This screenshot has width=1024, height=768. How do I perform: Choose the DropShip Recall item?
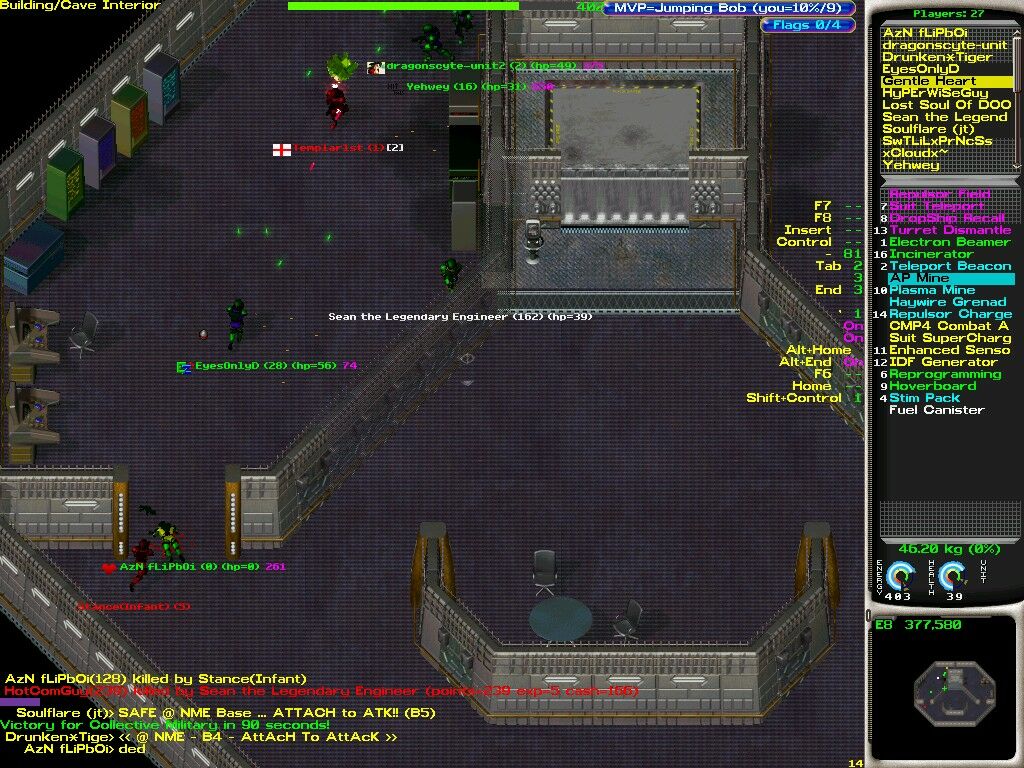[947, 218]
